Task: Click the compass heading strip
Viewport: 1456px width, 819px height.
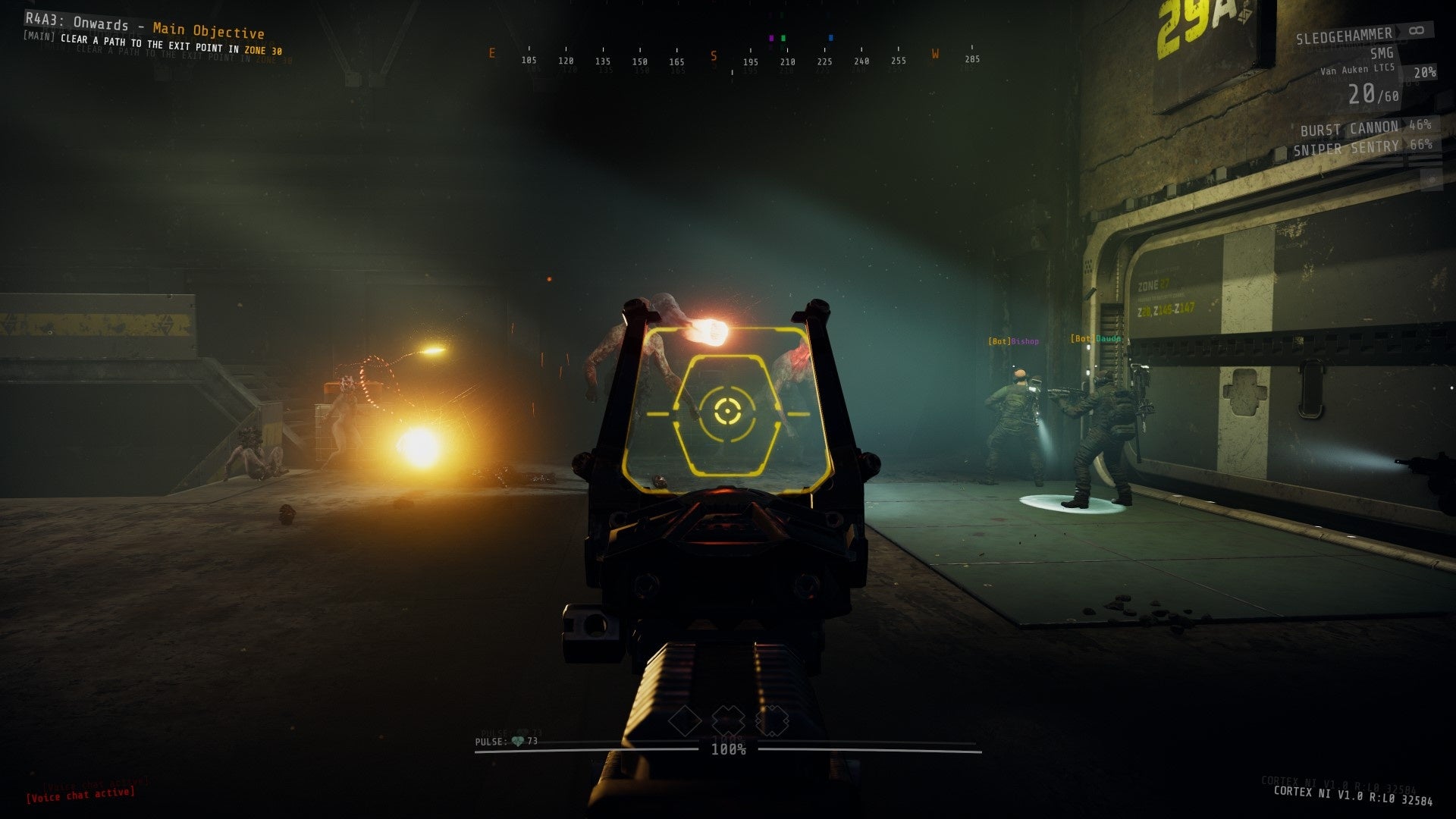Action: point(733,58)
